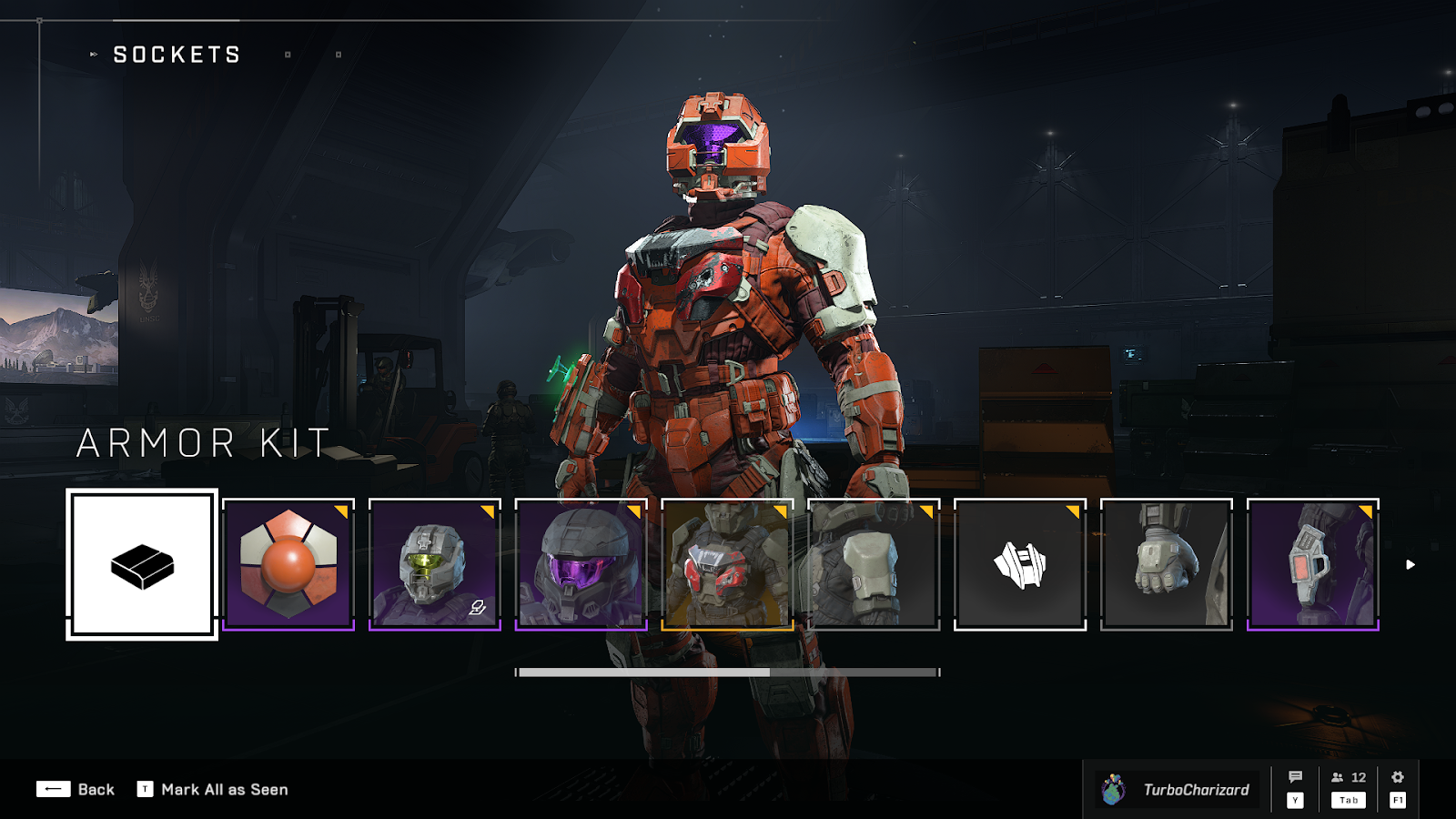Image resolution: width=1456 pixels, height=819 pixels.
Task: Go back to previous menu
Action: pos(76,789)
